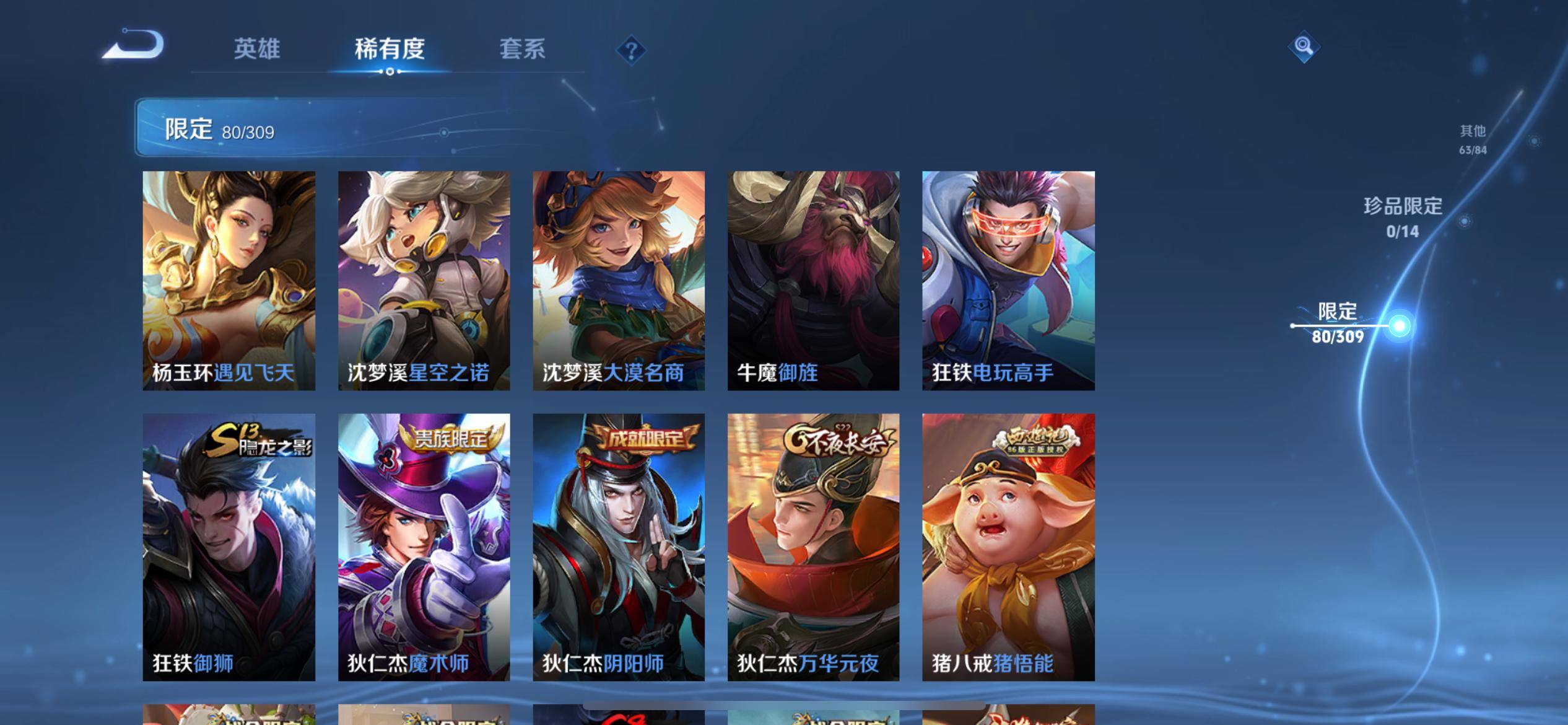This screenshot has height=725, width=1568.
Task: Open the 杨玉环 遇见飞天 skin card
Action: [x=229, y=280]
